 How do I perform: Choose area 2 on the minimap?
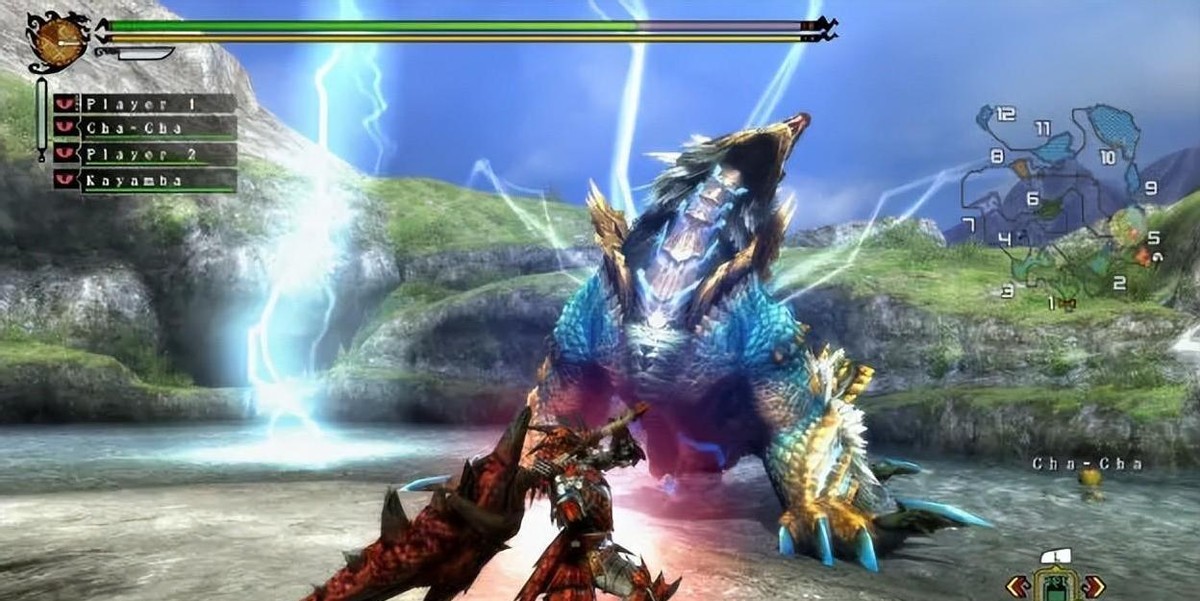[1119, 283]
